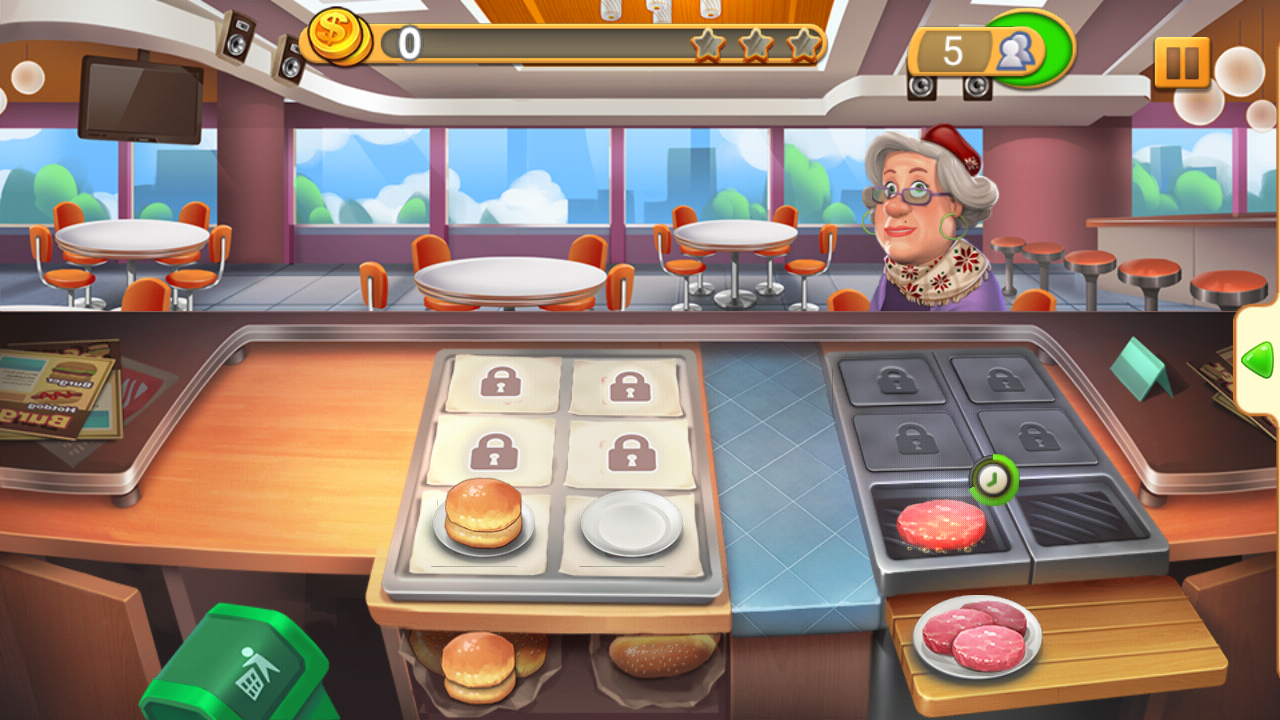1280x720 pixels.
Task: Pause the game with the orange button
Action: pos(1182,62)
